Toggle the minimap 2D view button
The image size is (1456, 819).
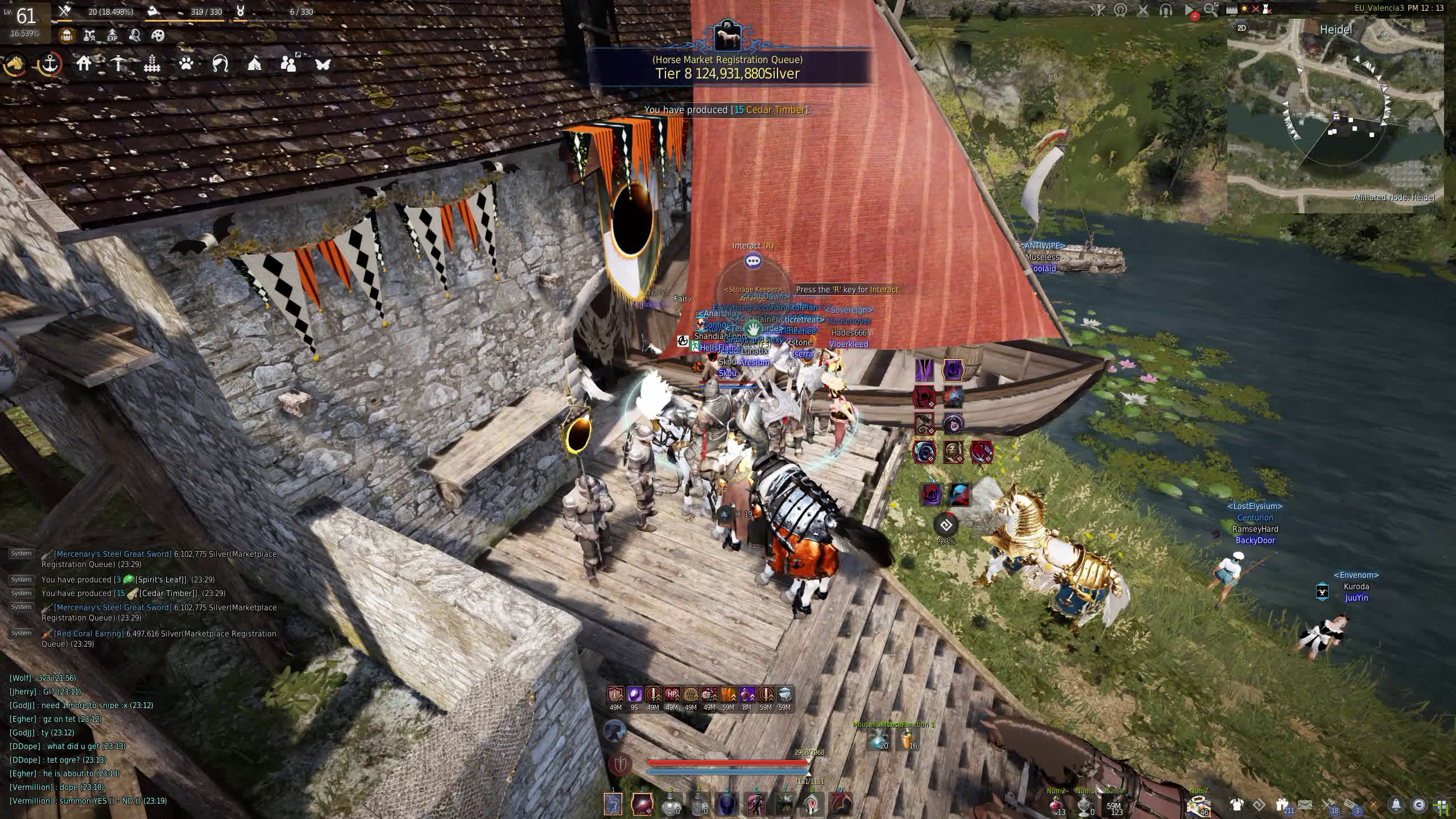(1242, 28)
